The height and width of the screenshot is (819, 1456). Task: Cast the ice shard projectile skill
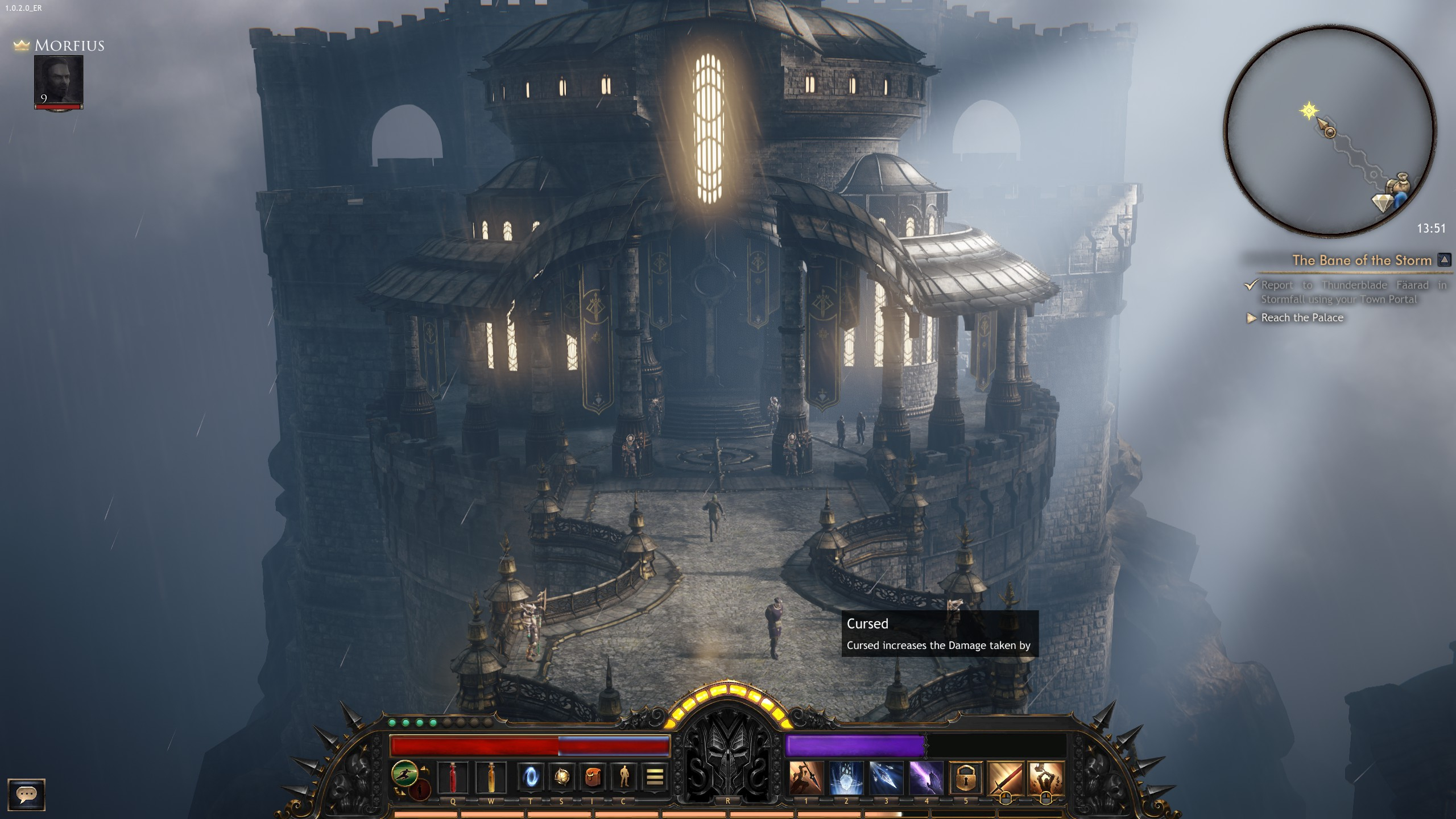click(886, 777)
